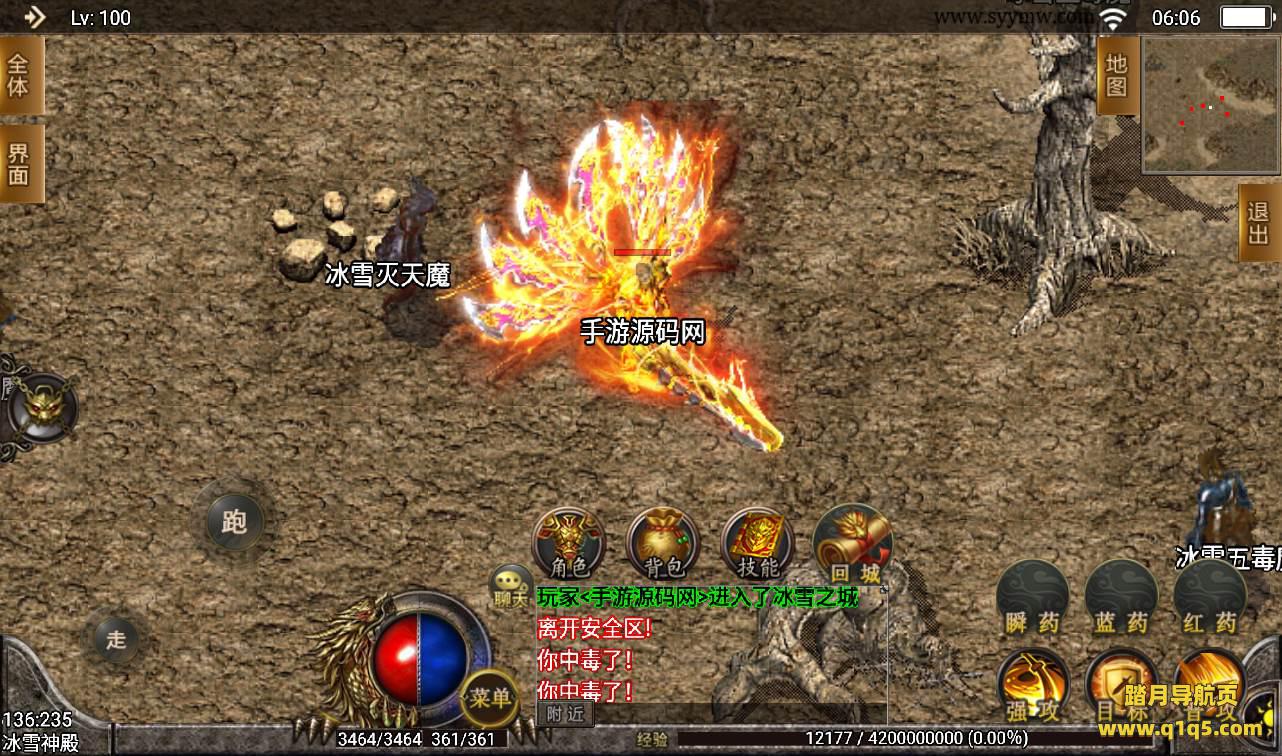The image size is (1282, 756).
Task: Select the 全体 side tab
Action: (x=19, y=75)
